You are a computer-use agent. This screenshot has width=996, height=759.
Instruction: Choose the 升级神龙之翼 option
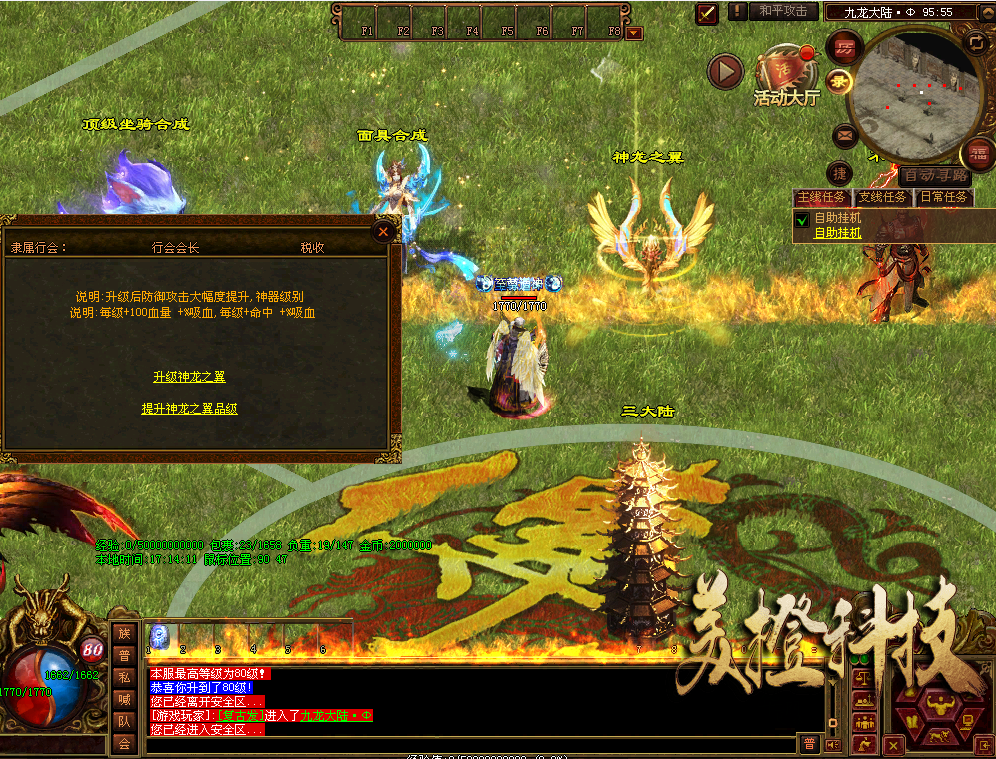tap(189, 377)
